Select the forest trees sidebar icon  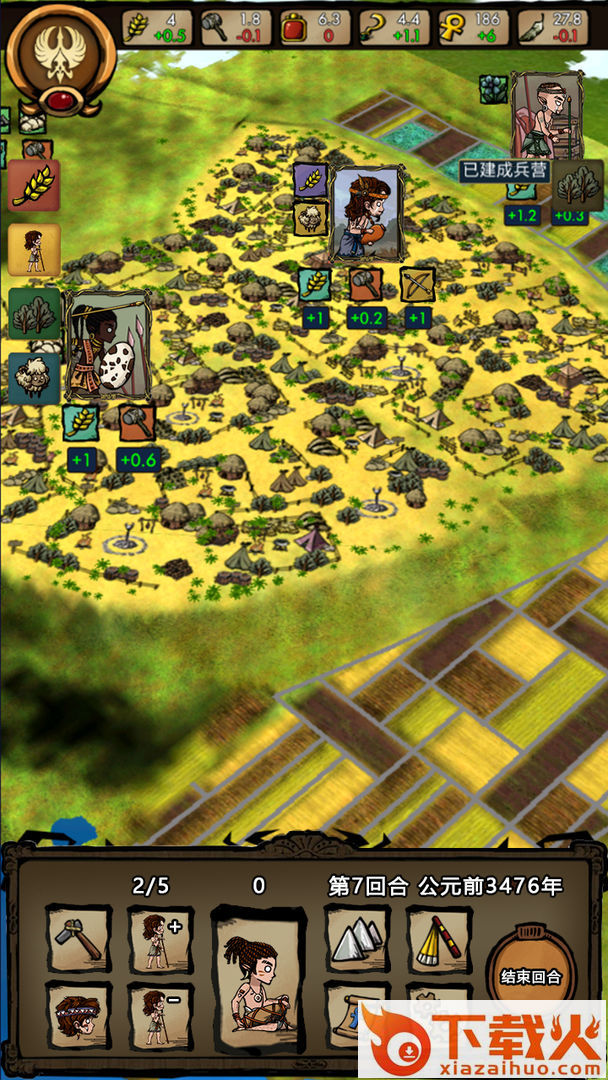coord(34,314)
